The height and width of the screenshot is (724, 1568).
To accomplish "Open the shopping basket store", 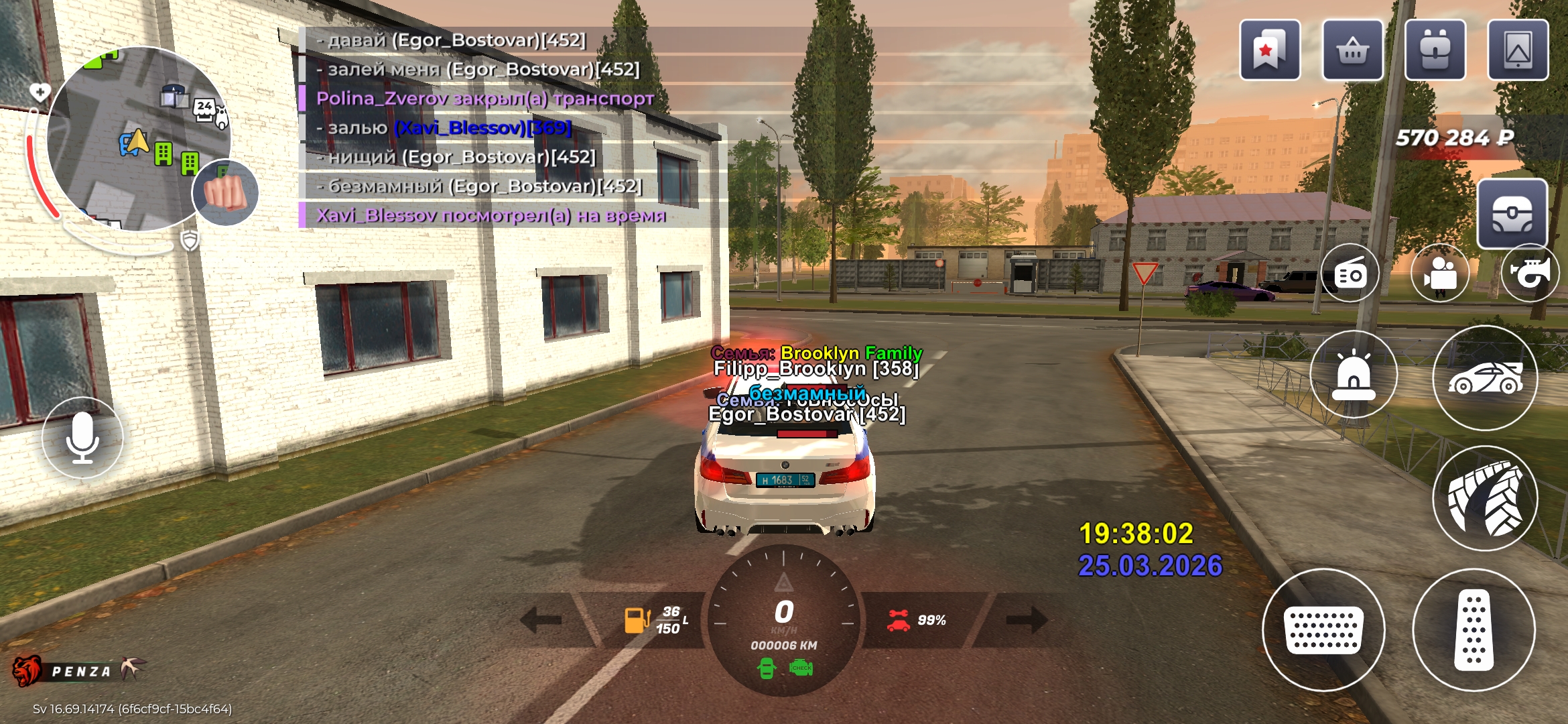I will 1352,50.
